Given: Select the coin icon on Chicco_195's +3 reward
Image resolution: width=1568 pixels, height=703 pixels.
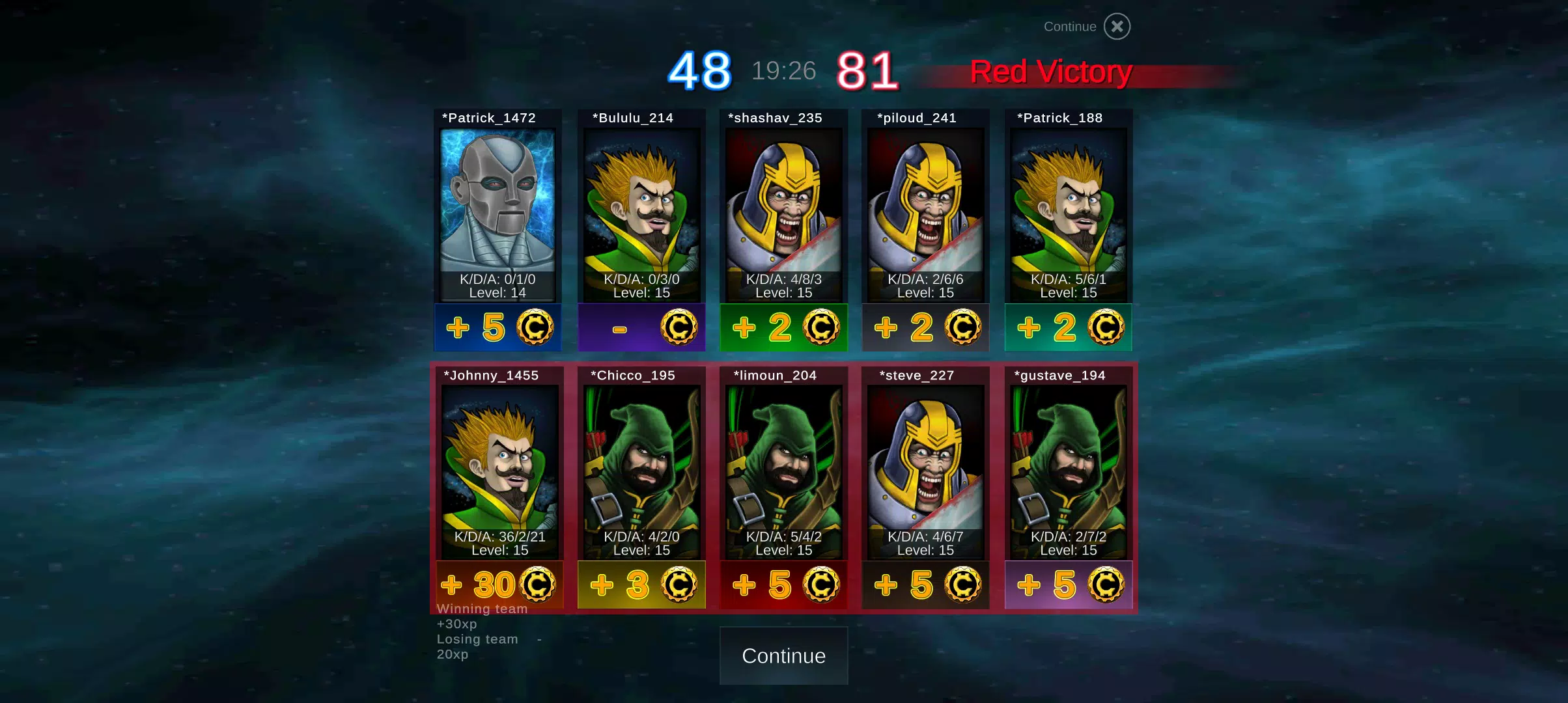Looking at the screenshot, I should click(680, 584).
